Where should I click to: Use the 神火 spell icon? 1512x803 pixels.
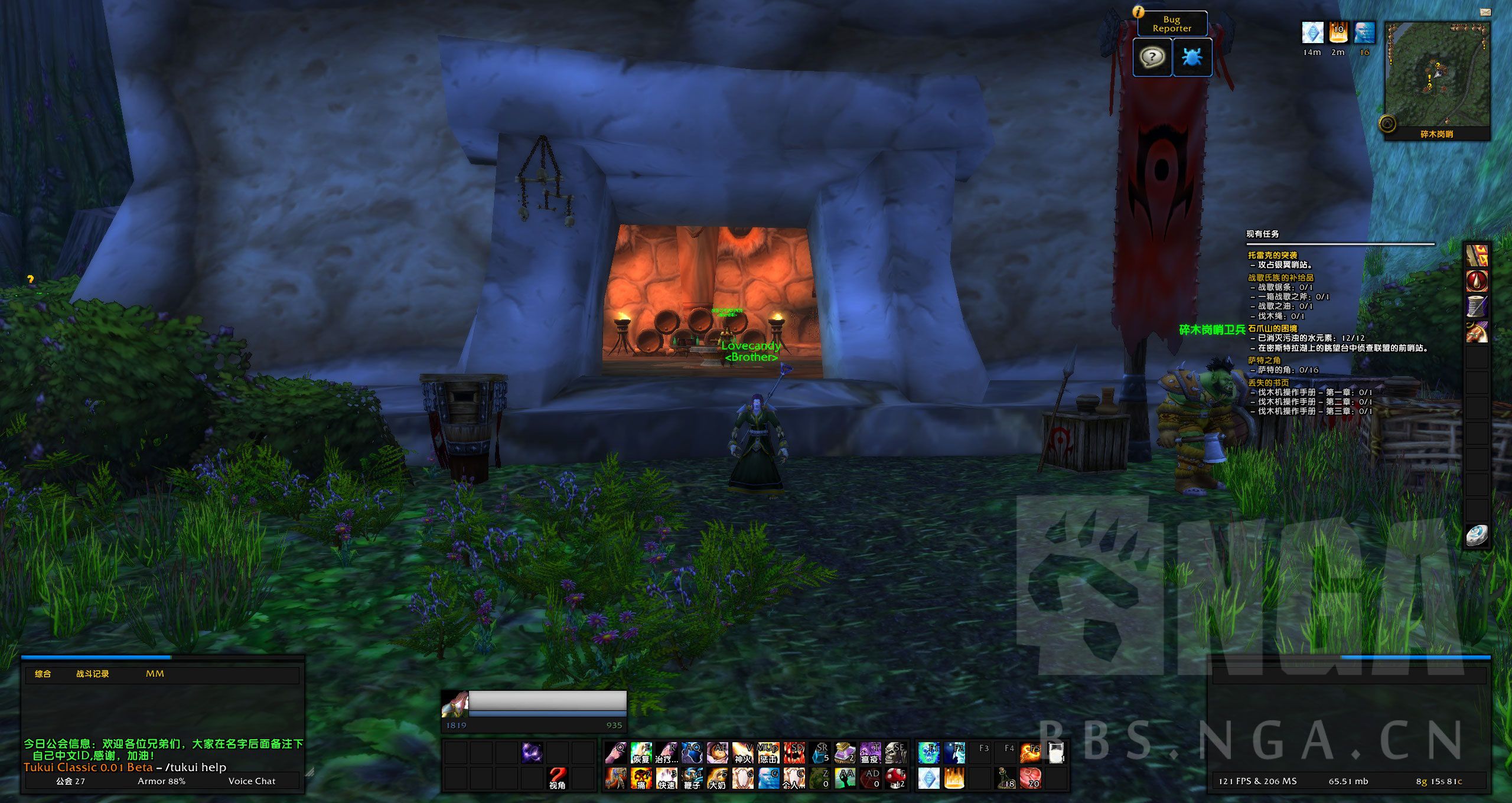[x=742, y=753]
